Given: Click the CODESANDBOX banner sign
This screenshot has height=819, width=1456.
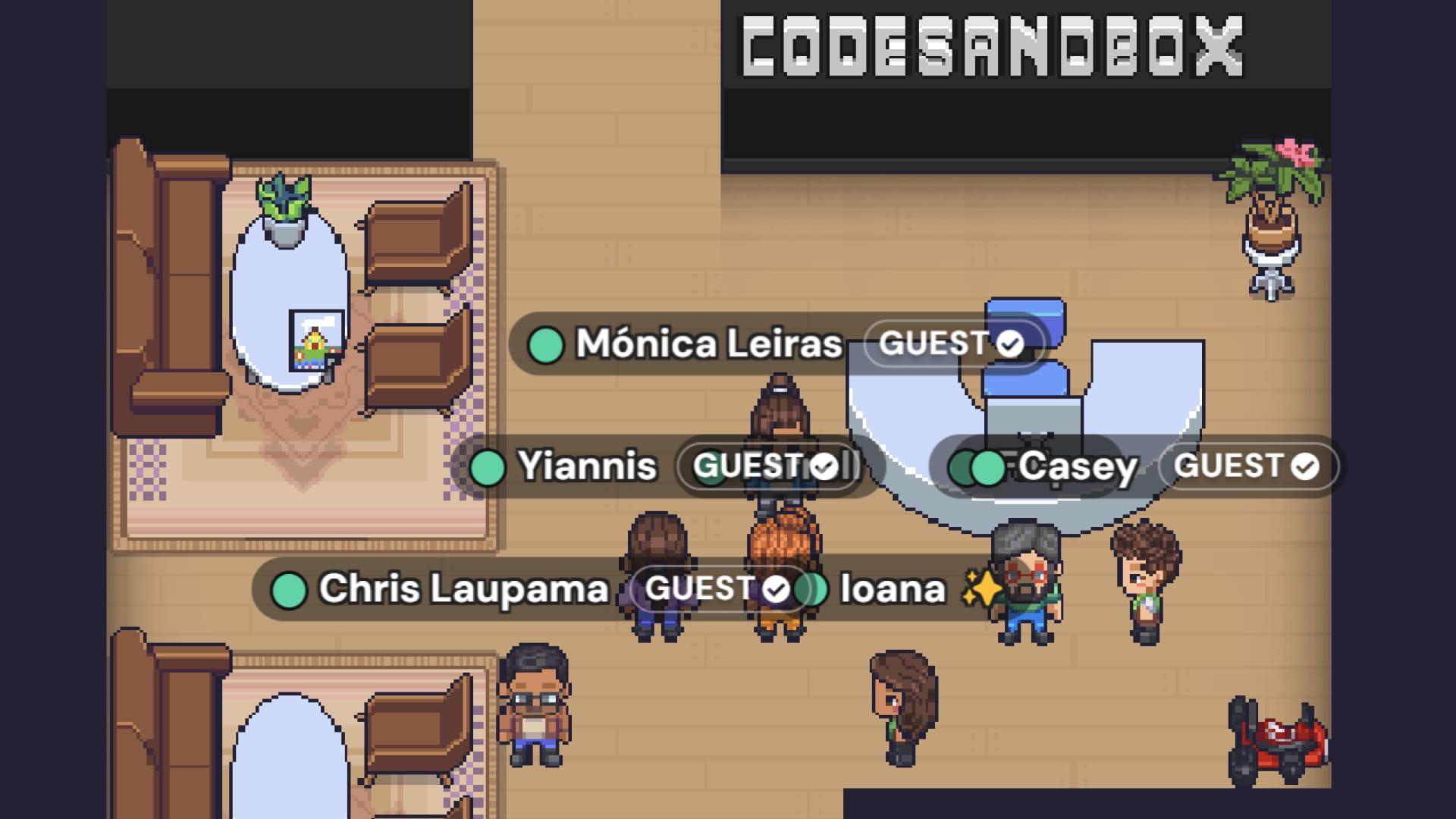Looking at the screenshot, I should 993,45.
